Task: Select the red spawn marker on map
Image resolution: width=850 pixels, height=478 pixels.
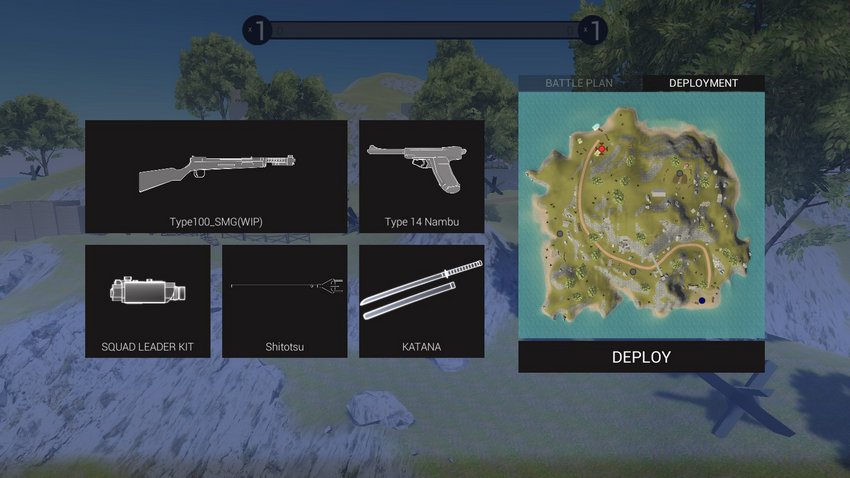Action: pyautogui.click(x=602, y=148)
